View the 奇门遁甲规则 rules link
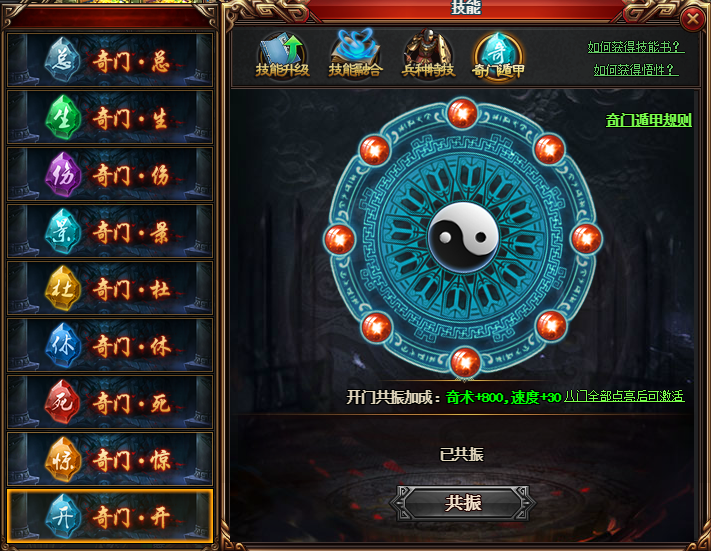 648,120
